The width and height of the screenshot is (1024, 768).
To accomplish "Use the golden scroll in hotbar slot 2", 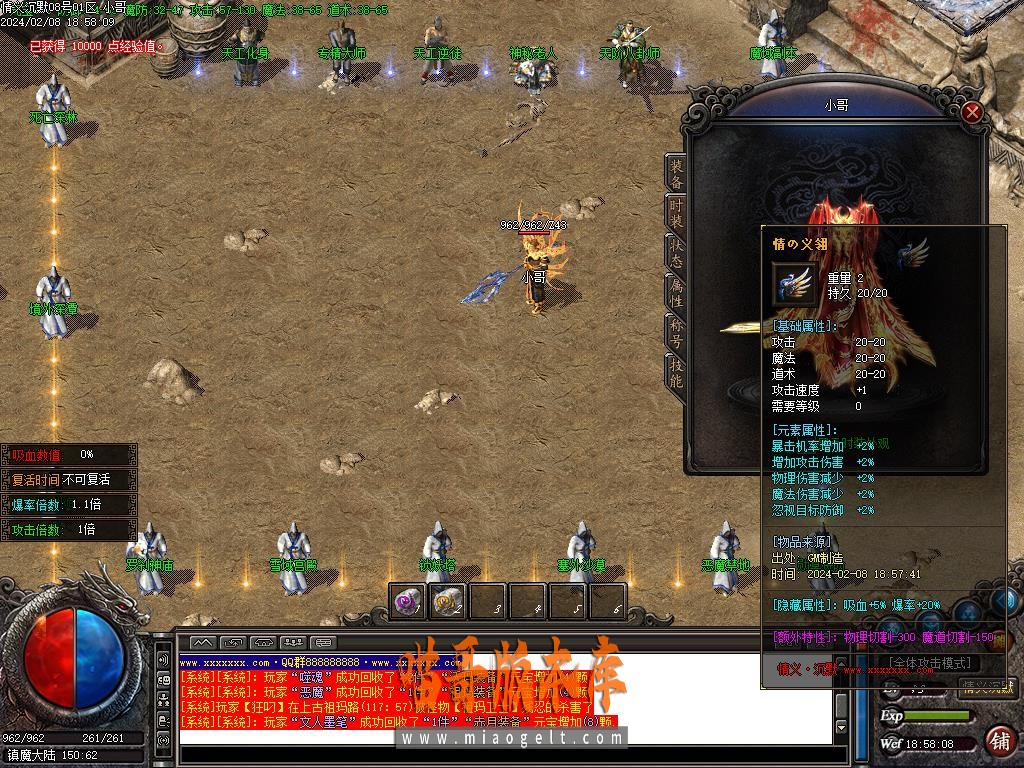I will tap(447, 602).
